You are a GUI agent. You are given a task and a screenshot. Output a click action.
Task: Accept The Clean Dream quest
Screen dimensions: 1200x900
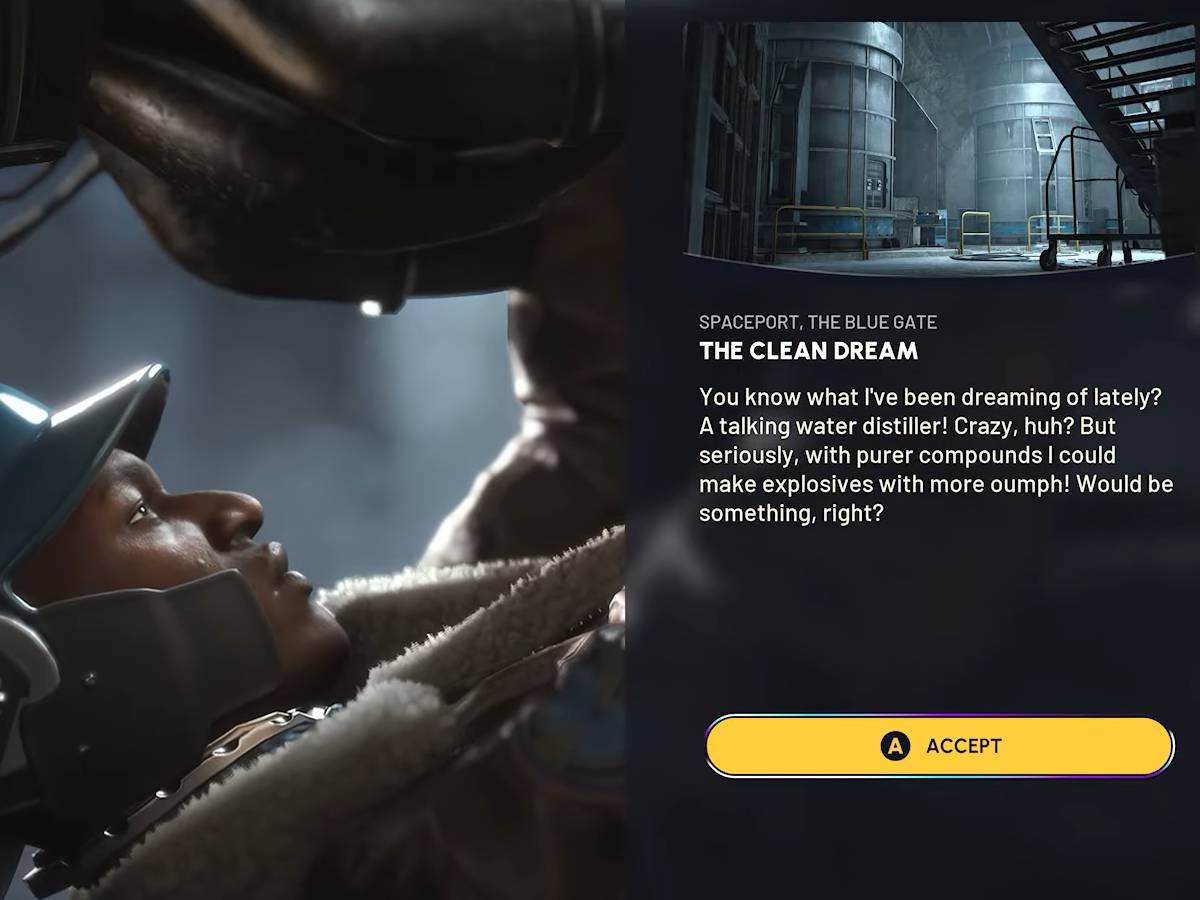pyautogui.click(x=938, y=746)
